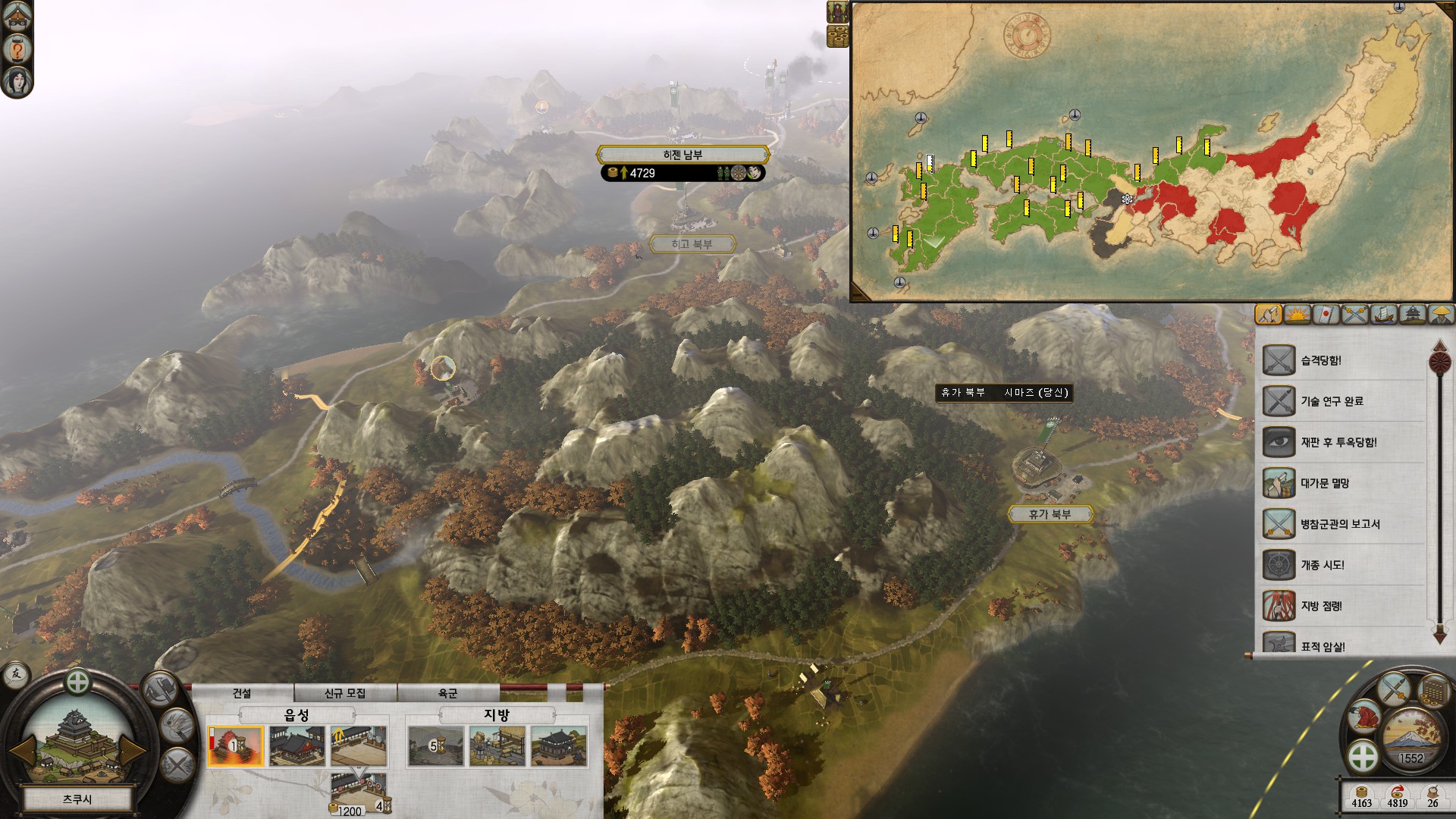This screenshot has width=1456, height=819.
Task: Select the 건설 construction tab
Action: 242,693
